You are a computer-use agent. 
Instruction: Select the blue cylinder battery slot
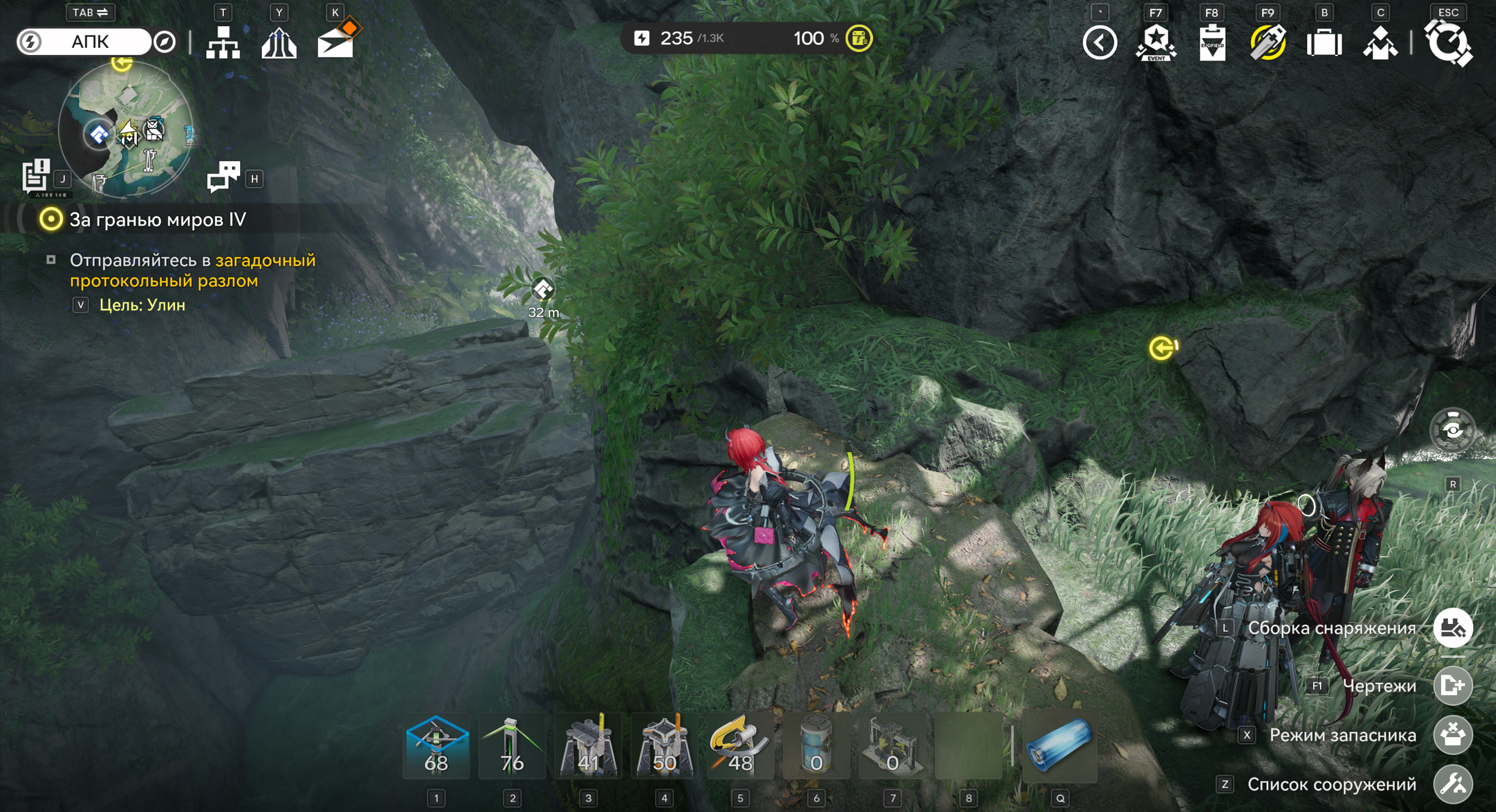(1059, 746)
